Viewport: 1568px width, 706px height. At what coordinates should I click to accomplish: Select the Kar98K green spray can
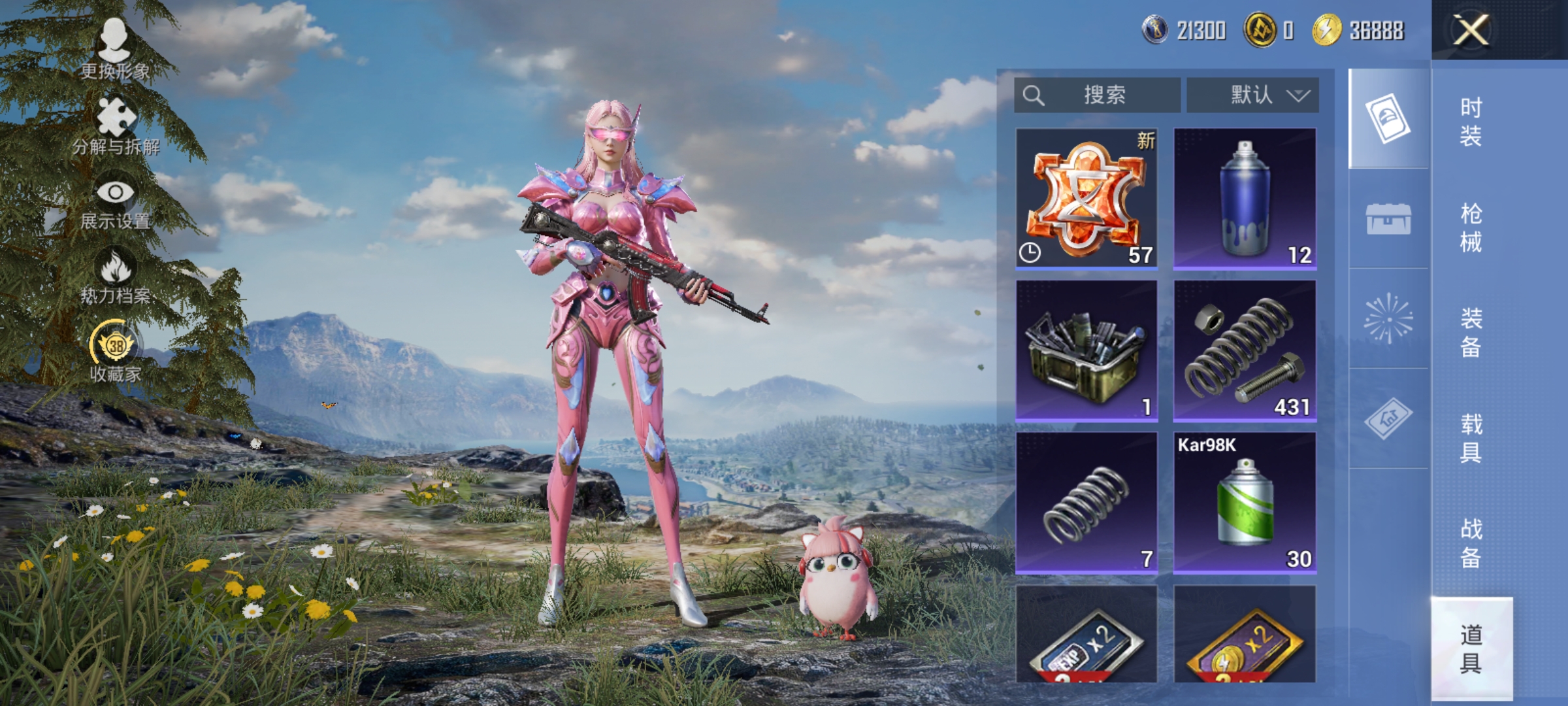click(x=1245, y=503)
